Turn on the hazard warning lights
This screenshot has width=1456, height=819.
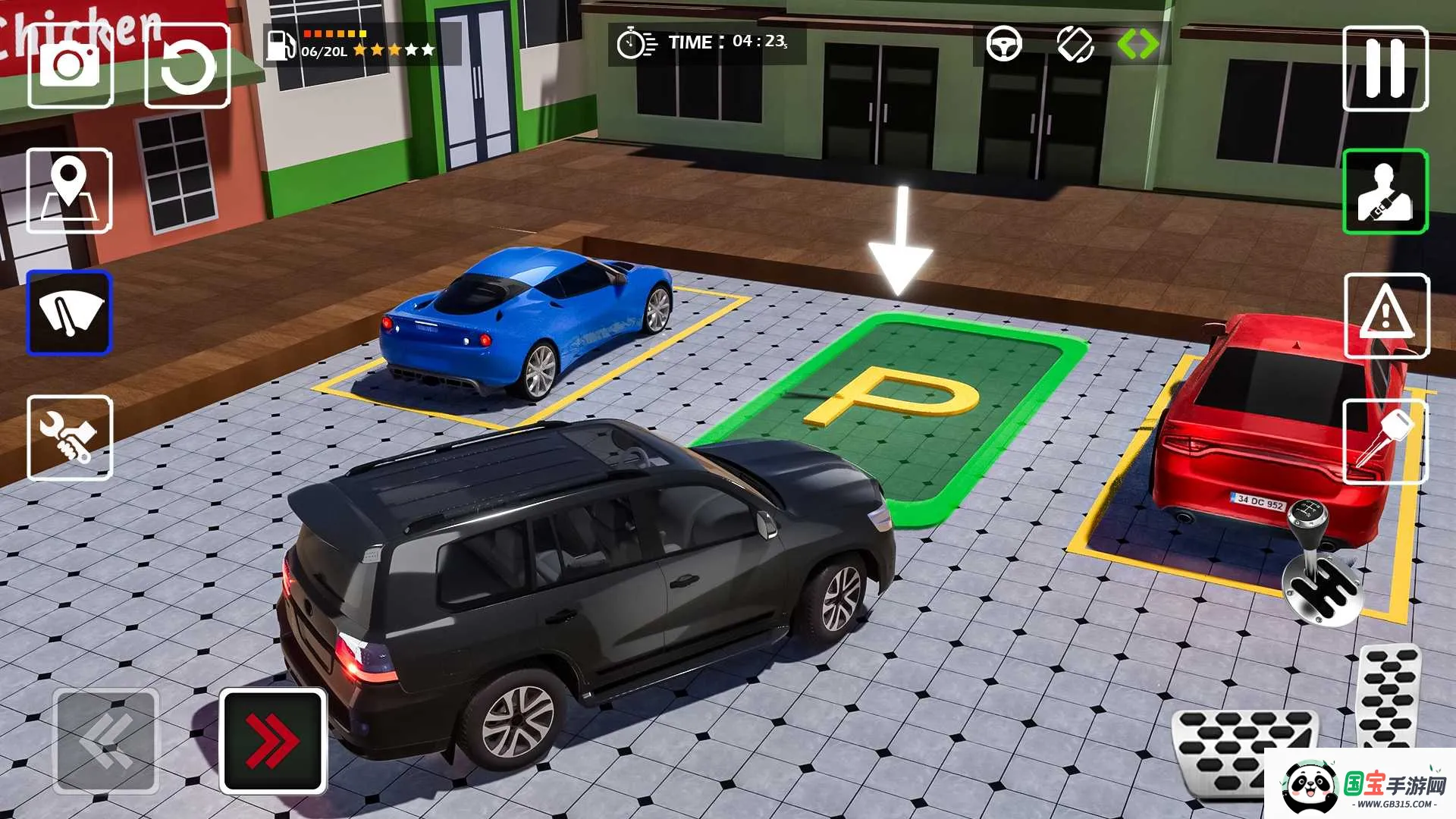tap(1385, 315)
